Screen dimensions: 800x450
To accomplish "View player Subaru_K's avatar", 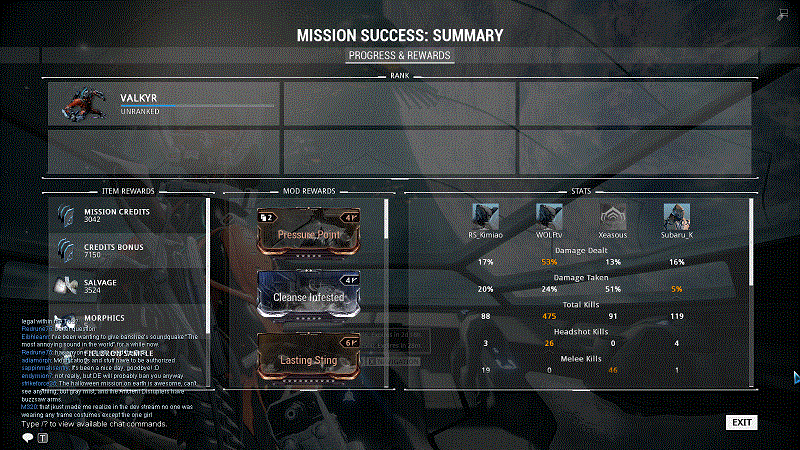I will 676,216.
